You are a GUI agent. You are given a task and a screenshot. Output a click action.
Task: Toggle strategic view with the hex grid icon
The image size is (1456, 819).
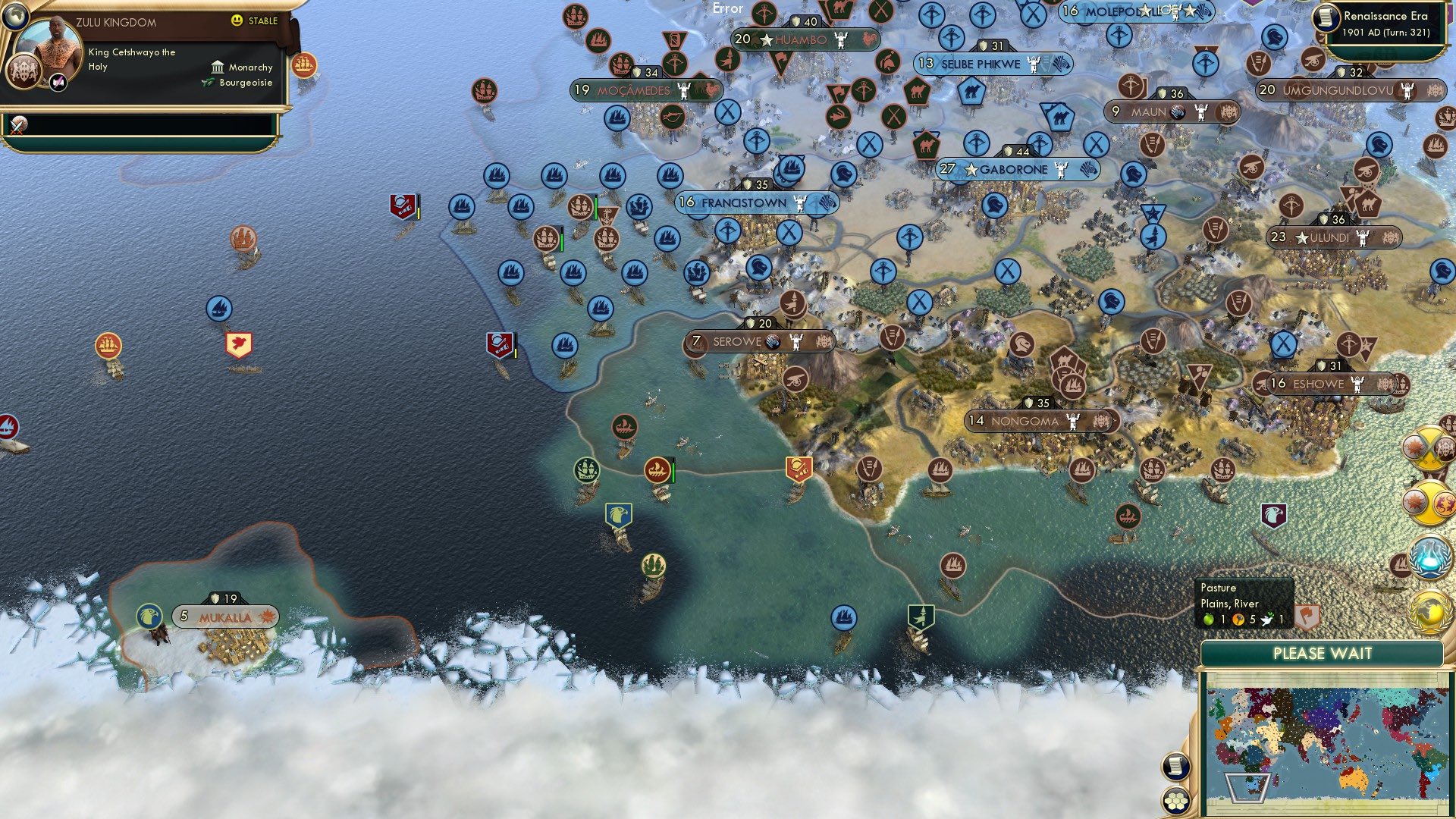pyautogui.click(x=1175, y=801)
